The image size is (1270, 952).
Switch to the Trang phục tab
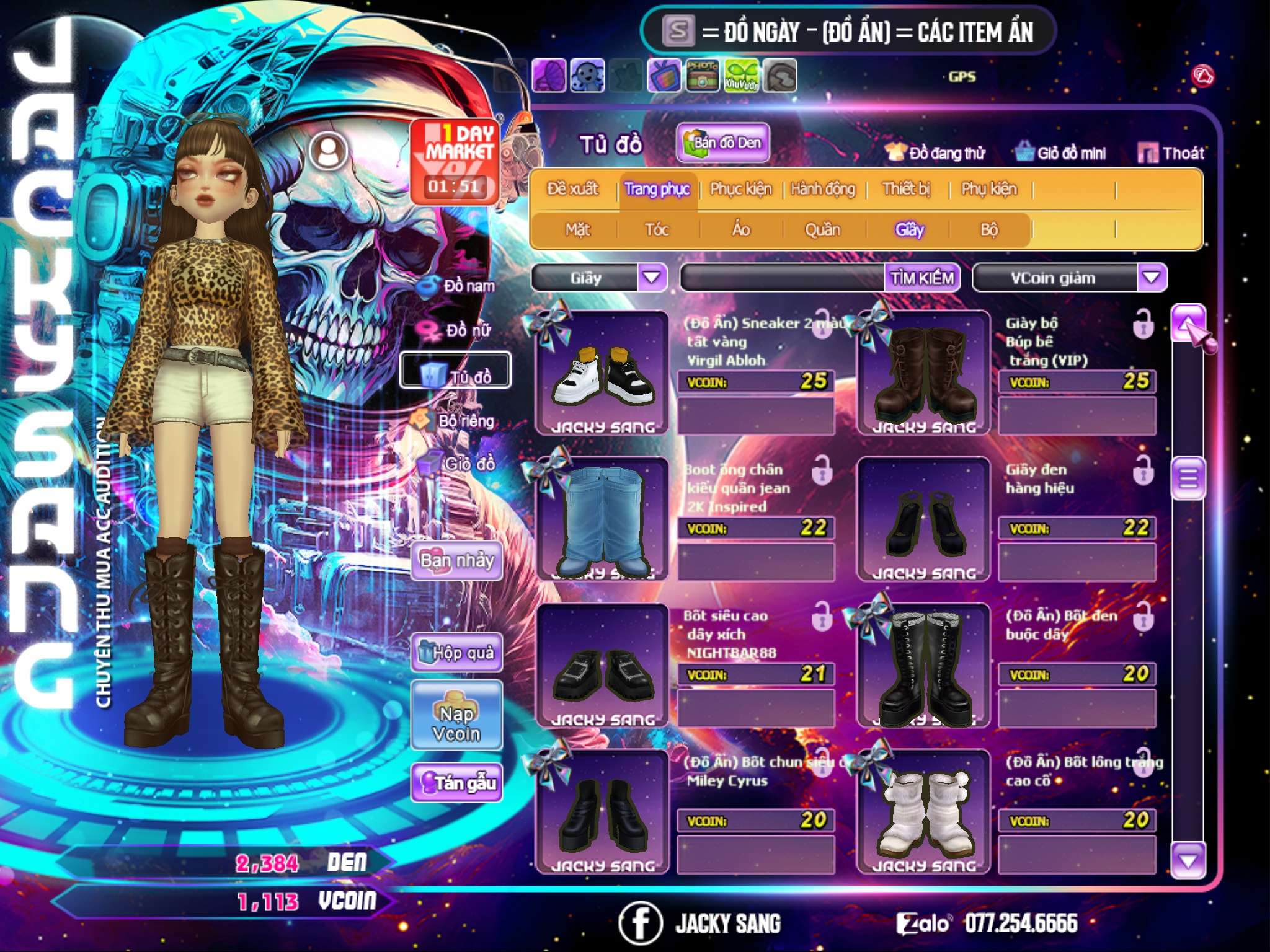tap(657, 189)
